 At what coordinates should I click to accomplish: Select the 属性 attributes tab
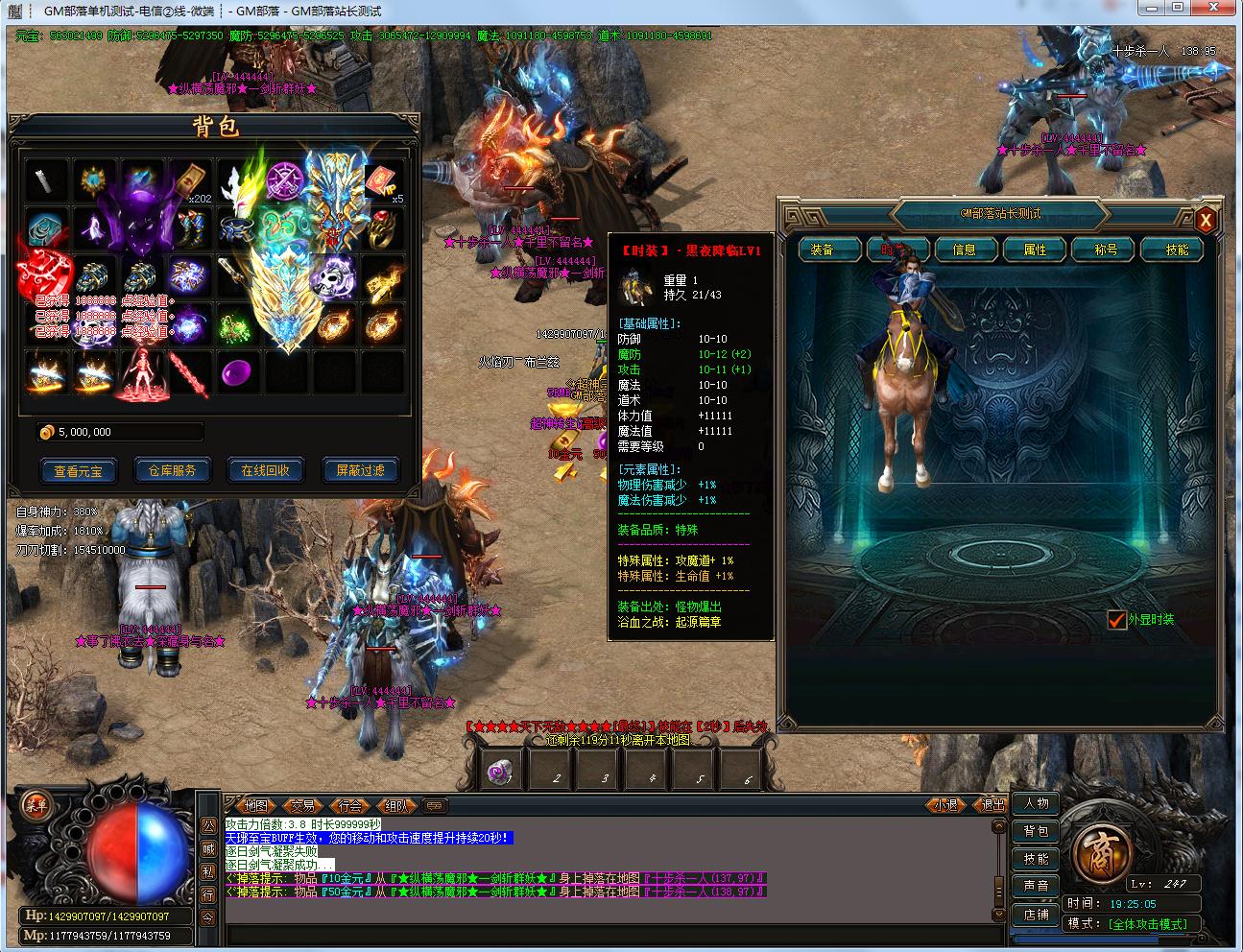(1035, 250)
